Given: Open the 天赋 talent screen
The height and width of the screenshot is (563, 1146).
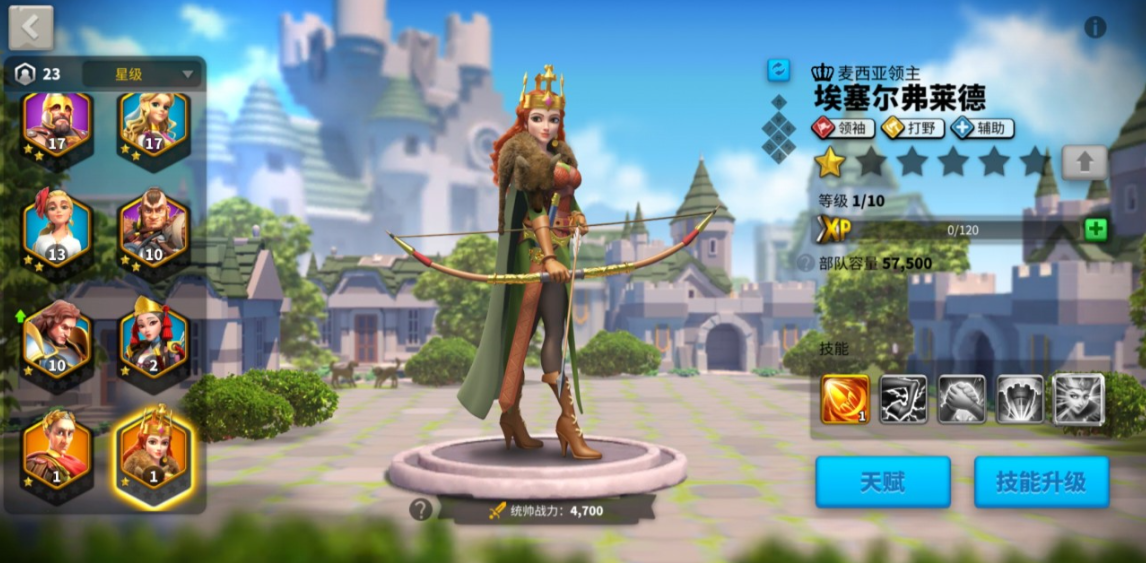Looking at the screenshot, I should point(882,482).
